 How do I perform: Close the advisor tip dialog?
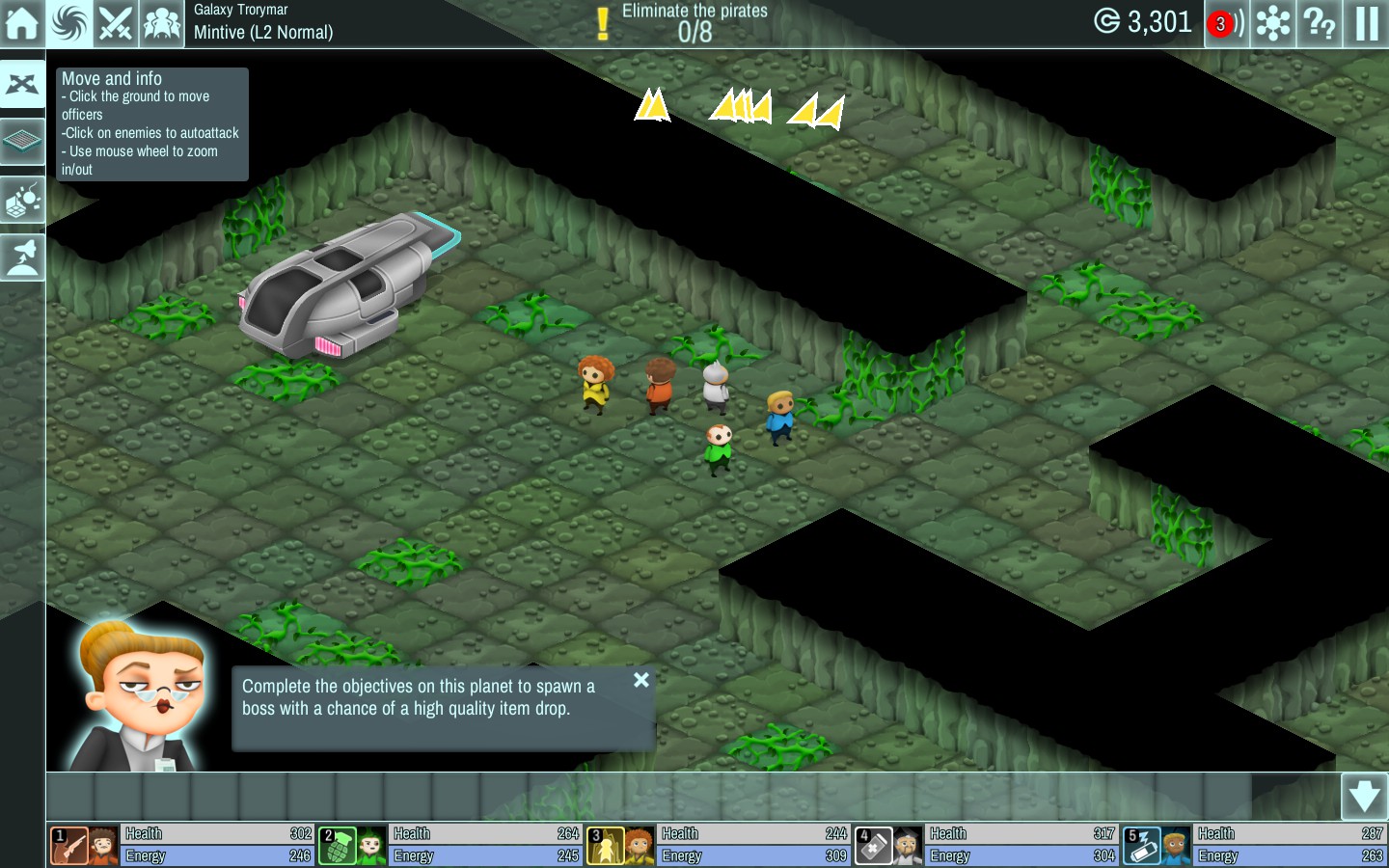pyautogui.click(x=641, y=680)
